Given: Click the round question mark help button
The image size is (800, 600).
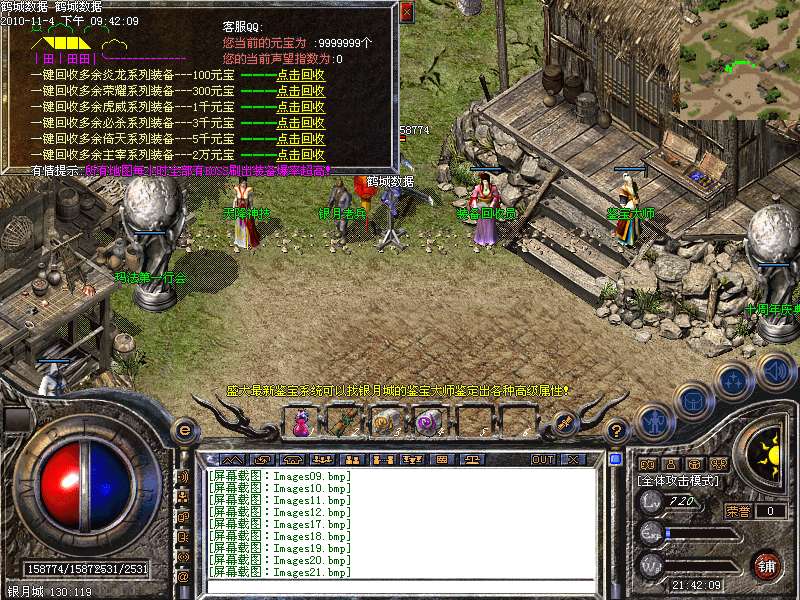Looking at the screenshot, I should pos(617,431).
